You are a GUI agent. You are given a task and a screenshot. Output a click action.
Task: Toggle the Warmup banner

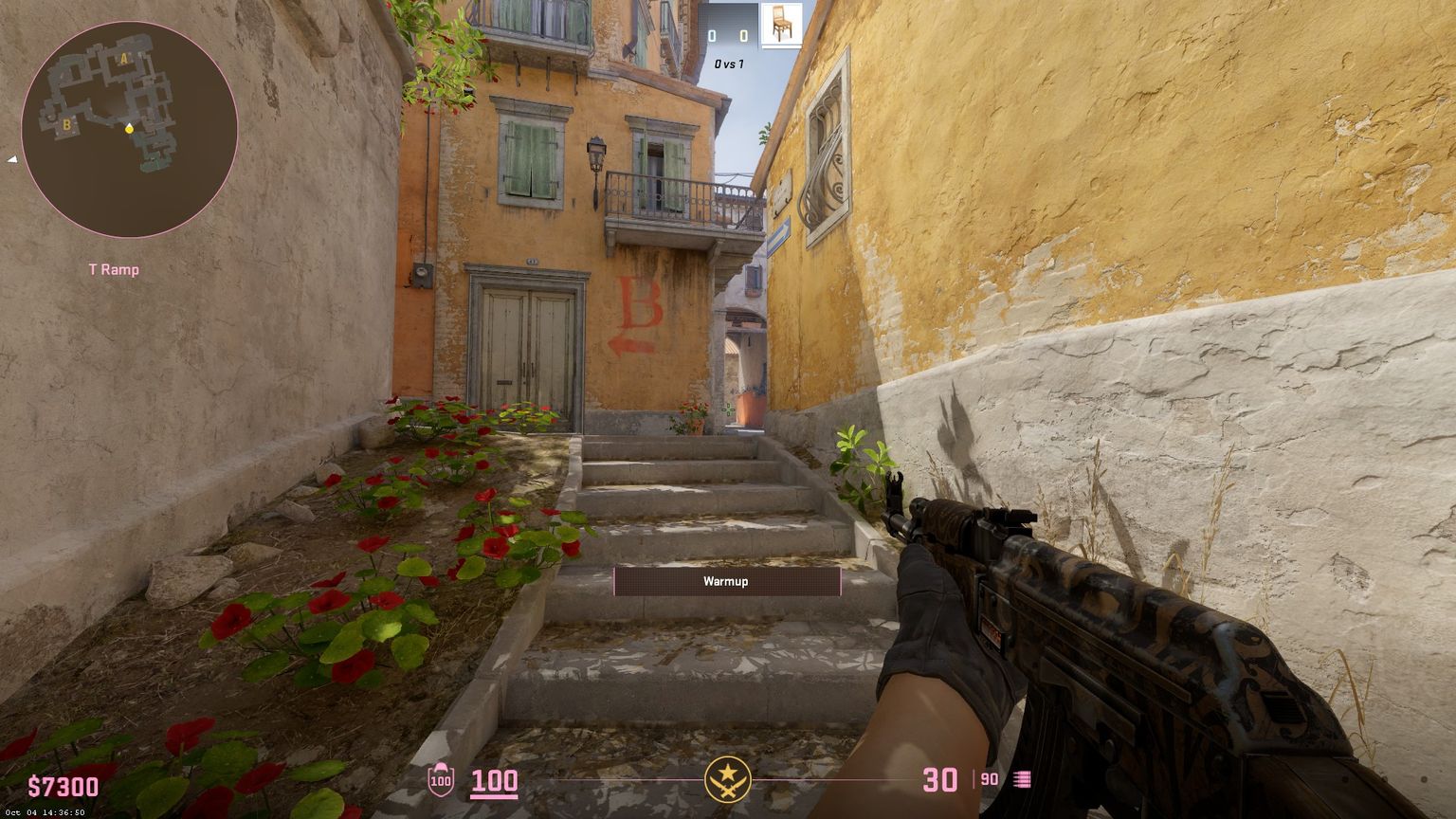[728, 581]
